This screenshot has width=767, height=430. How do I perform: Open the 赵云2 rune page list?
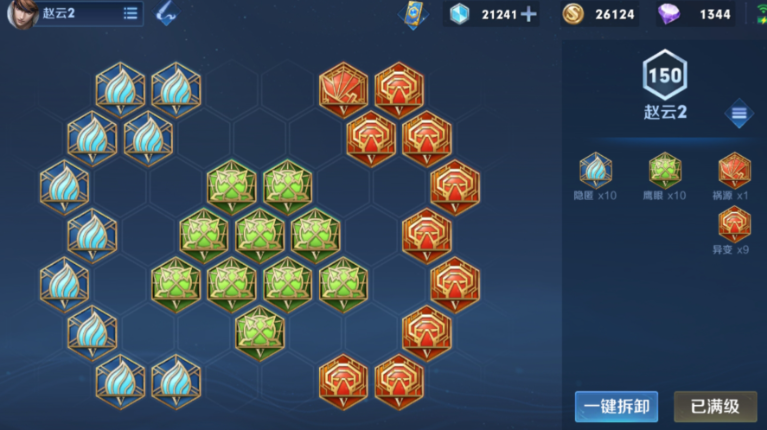point(130,13)
